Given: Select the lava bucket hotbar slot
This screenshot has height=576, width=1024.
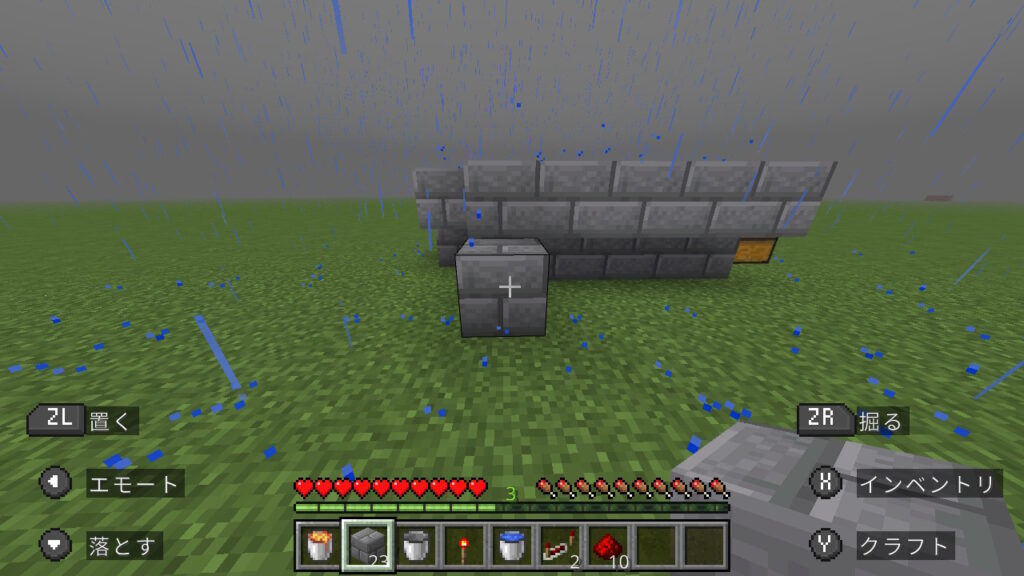Looking at the screenshot, I should tap(320, 546).
